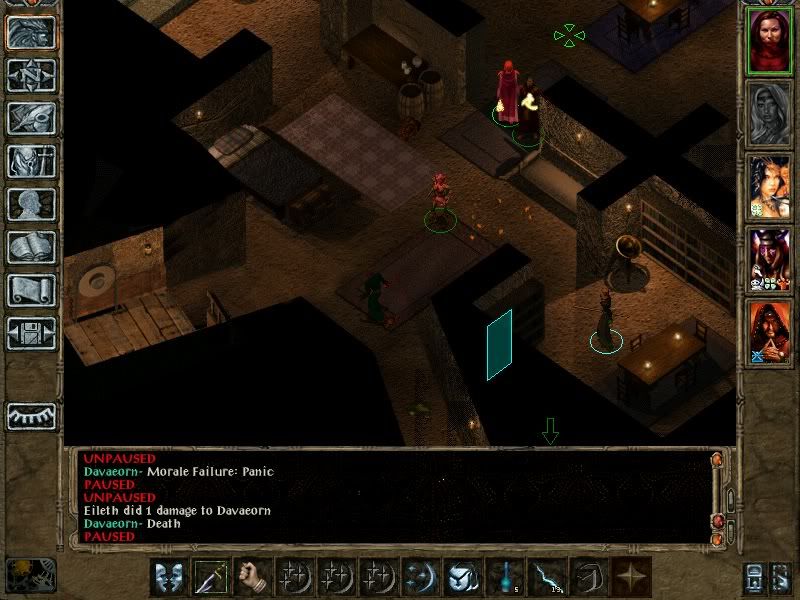Use the lightning bolt quick item
This screenshot has height=600, width=800.
[543, 578]
